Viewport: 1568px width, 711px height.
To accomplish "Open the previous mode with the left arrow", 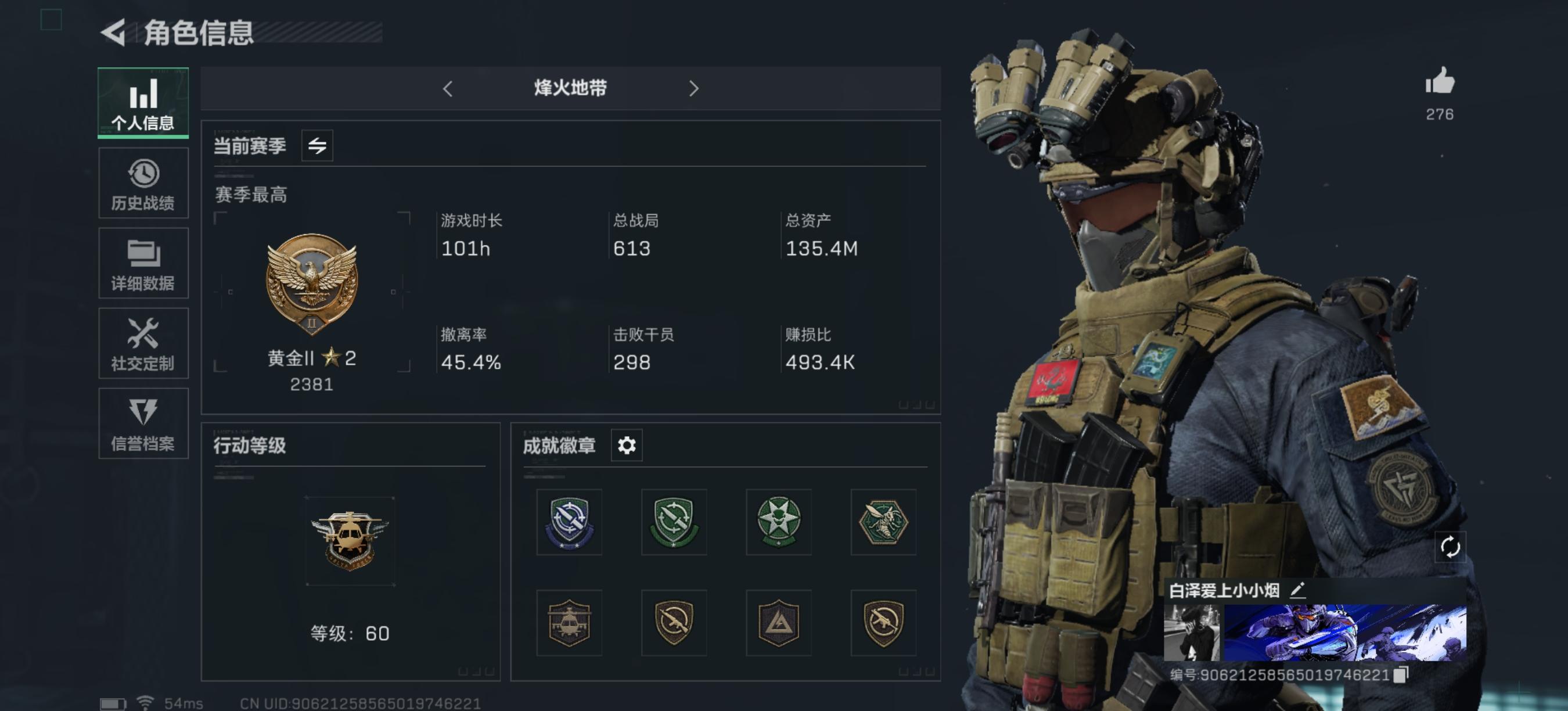I will pyautogui.click(x=448, y=89).
